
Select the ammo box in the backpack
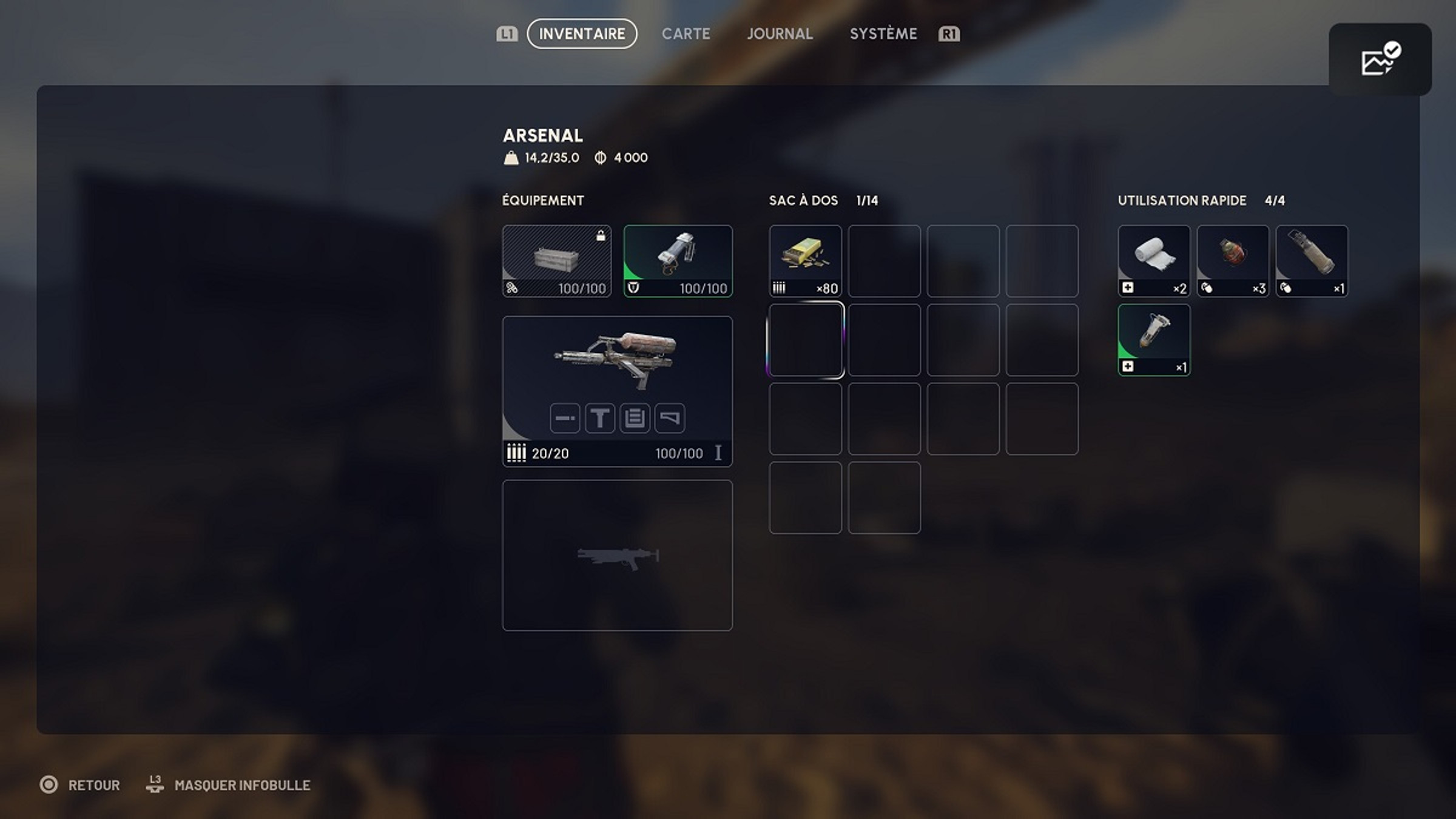[805, 261]
